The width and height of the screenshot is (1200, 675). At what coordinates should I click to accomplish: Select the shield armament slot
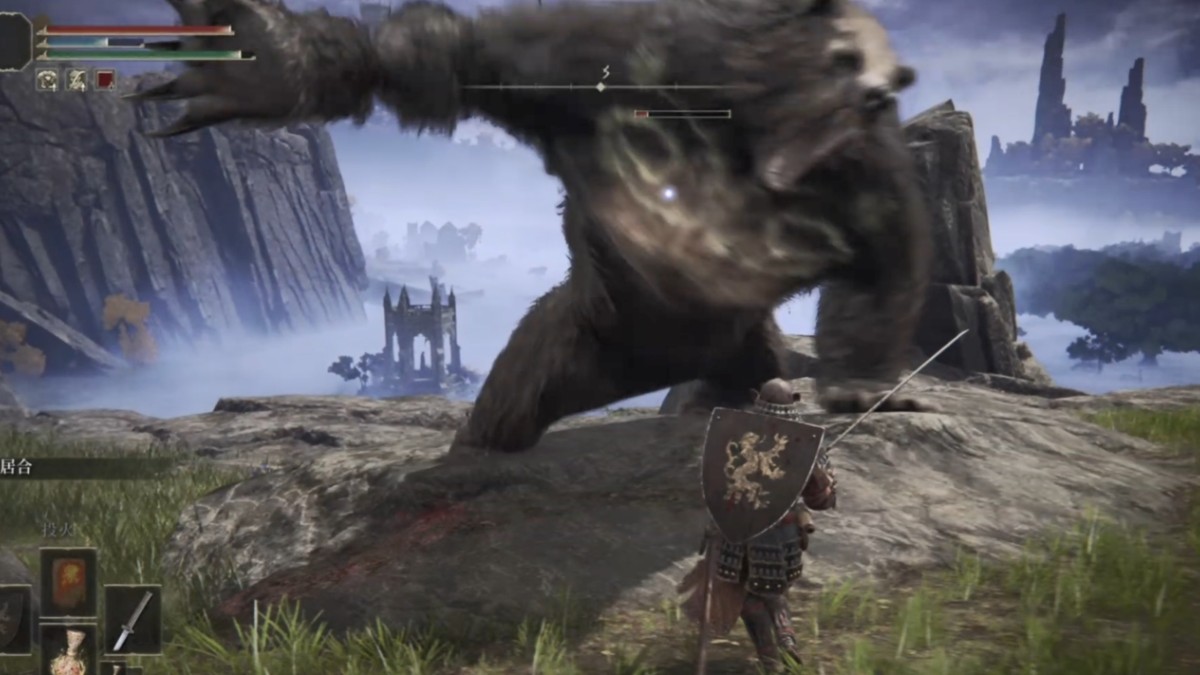tap(12, 619)
